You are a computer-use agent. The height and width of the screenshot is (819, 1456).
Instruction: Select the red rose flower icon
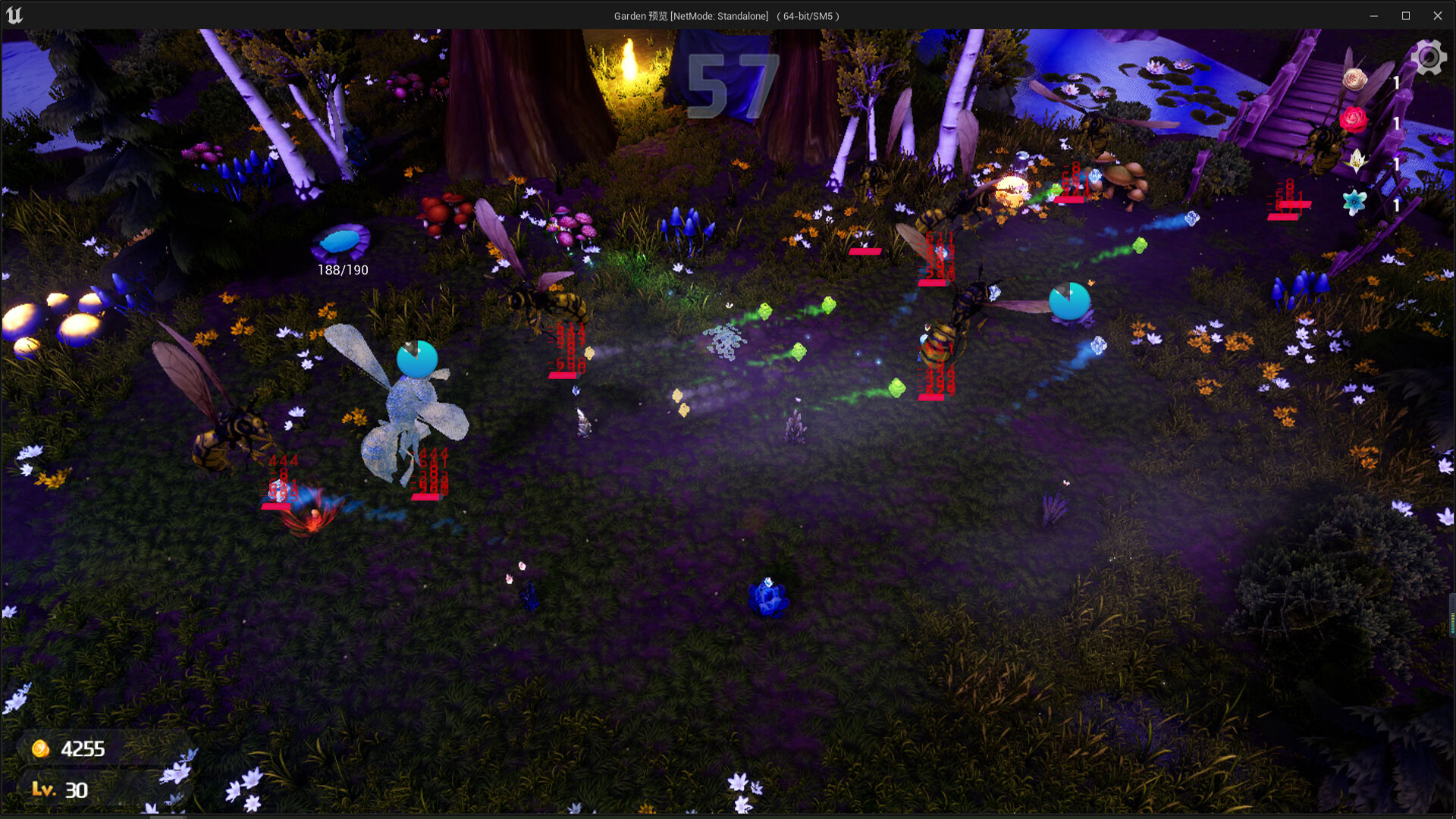coord(1354,119)
